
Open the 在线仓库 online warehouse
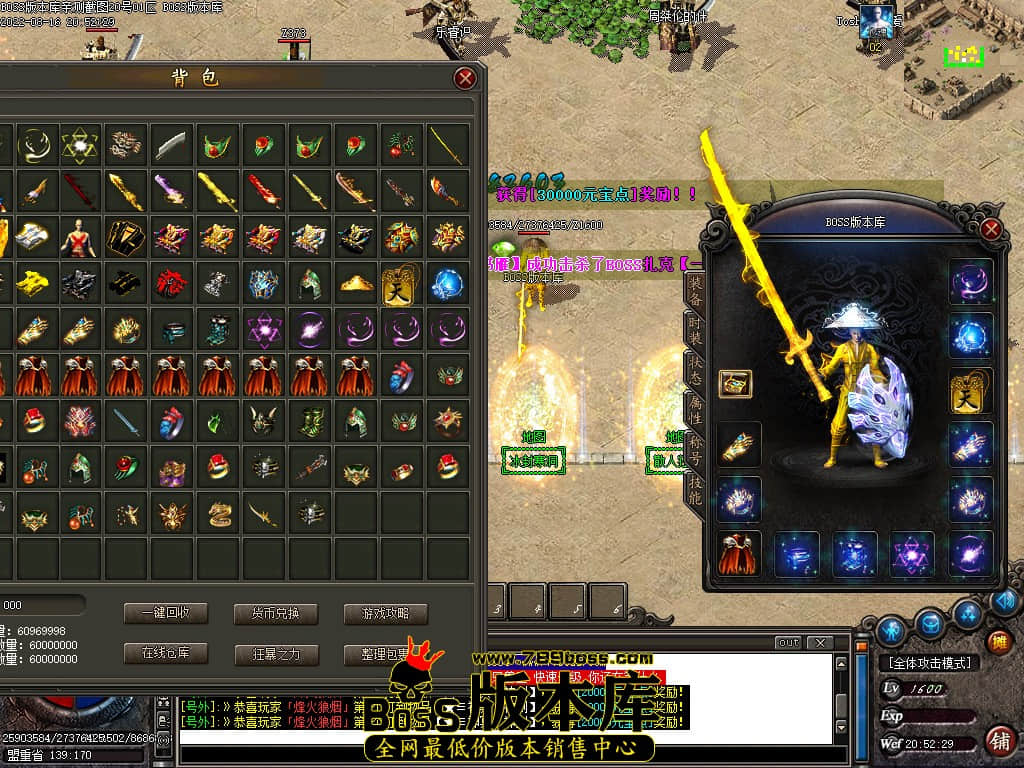coord(165,654)
